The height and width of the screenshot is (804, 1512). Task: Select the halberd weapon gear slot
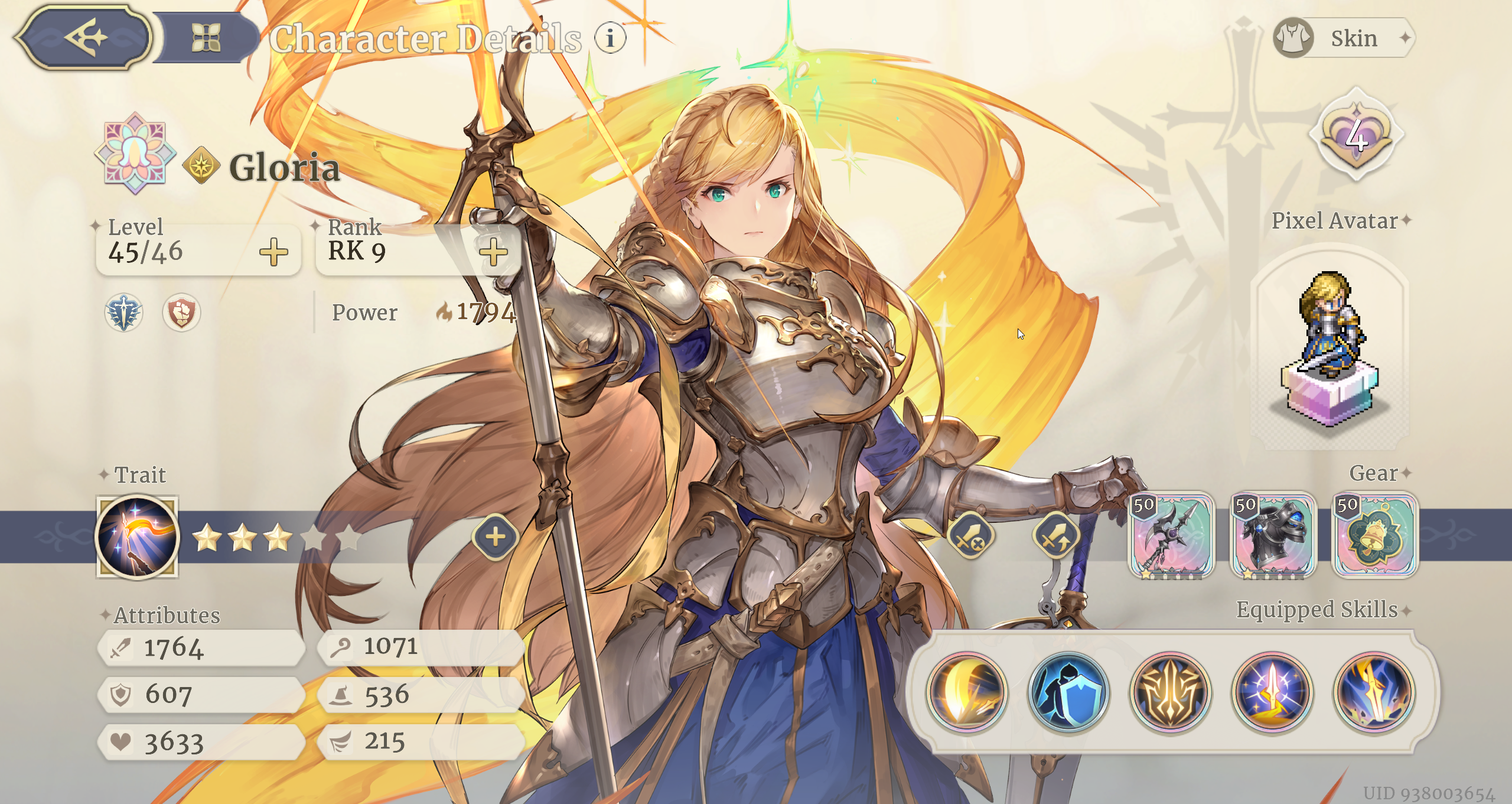pyautogui.click(x=1171, y=536)
